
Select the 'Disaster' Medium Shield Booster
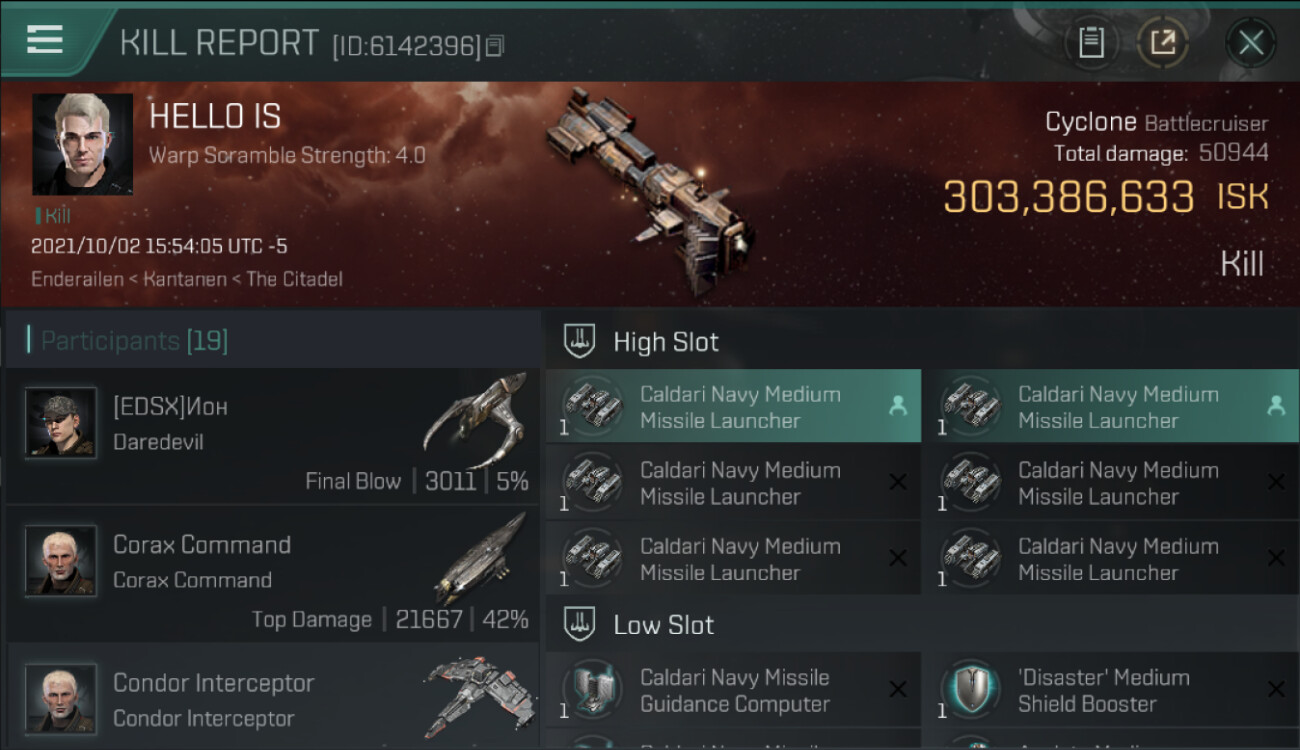click(x=1110, y=690)
